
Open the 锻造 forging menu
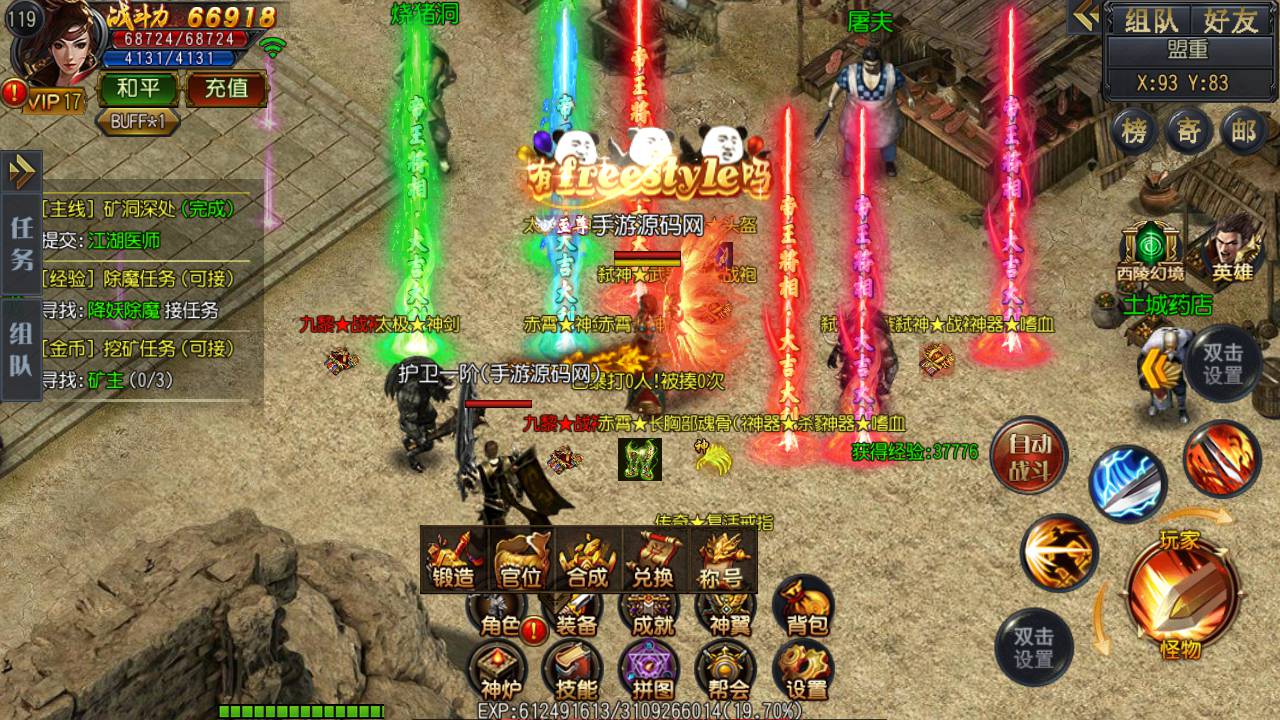[454, 561]
